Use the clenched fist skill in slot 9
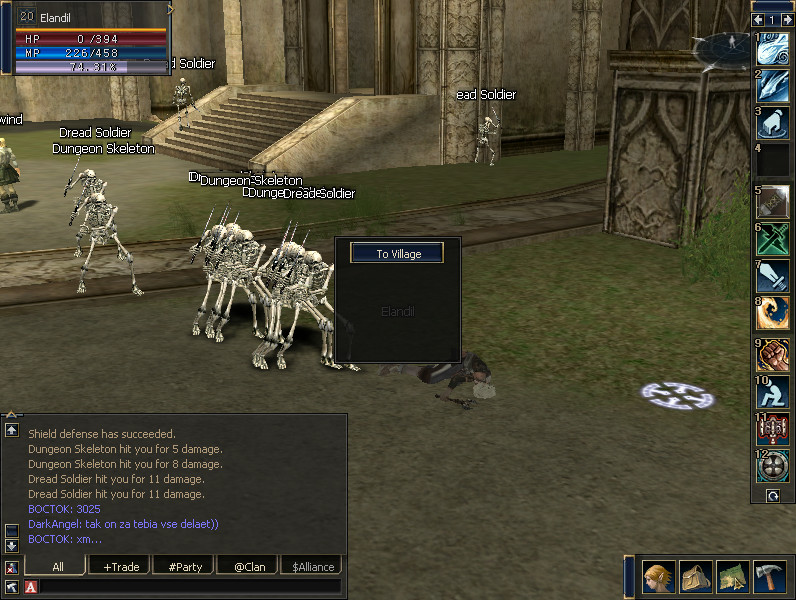This screenshot has height=600, width=796. coord(773,355)
